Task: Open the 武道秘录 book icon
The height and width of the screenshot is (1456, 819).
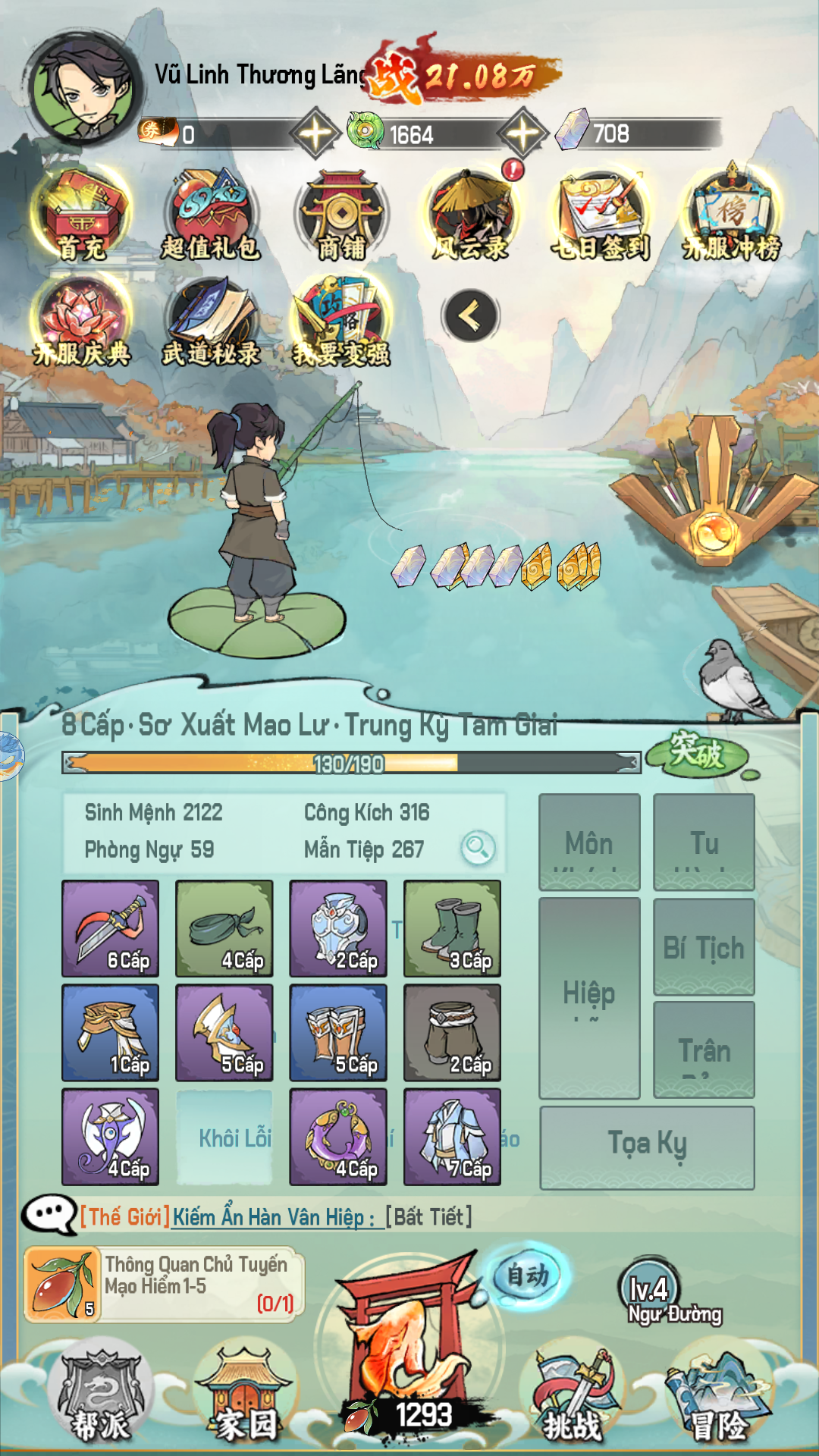Action: tap(211, 322)
